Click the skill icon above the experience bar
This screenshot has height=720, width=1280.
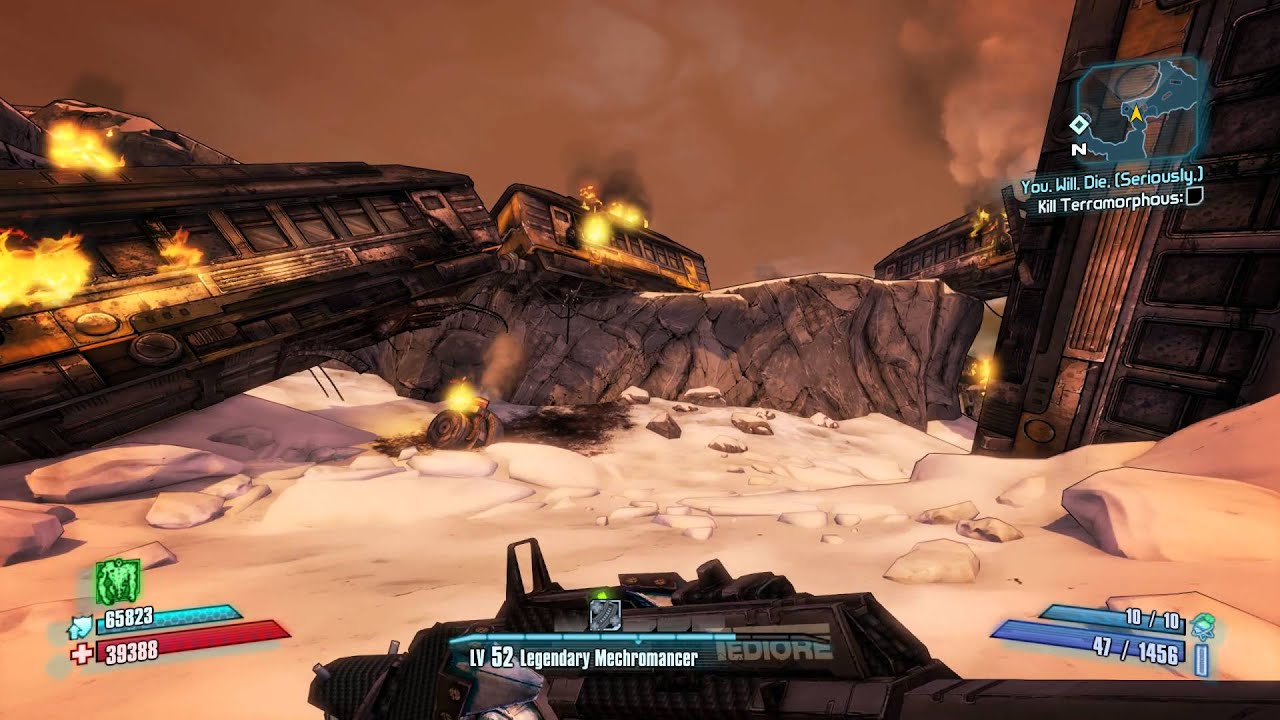[605, 614]
